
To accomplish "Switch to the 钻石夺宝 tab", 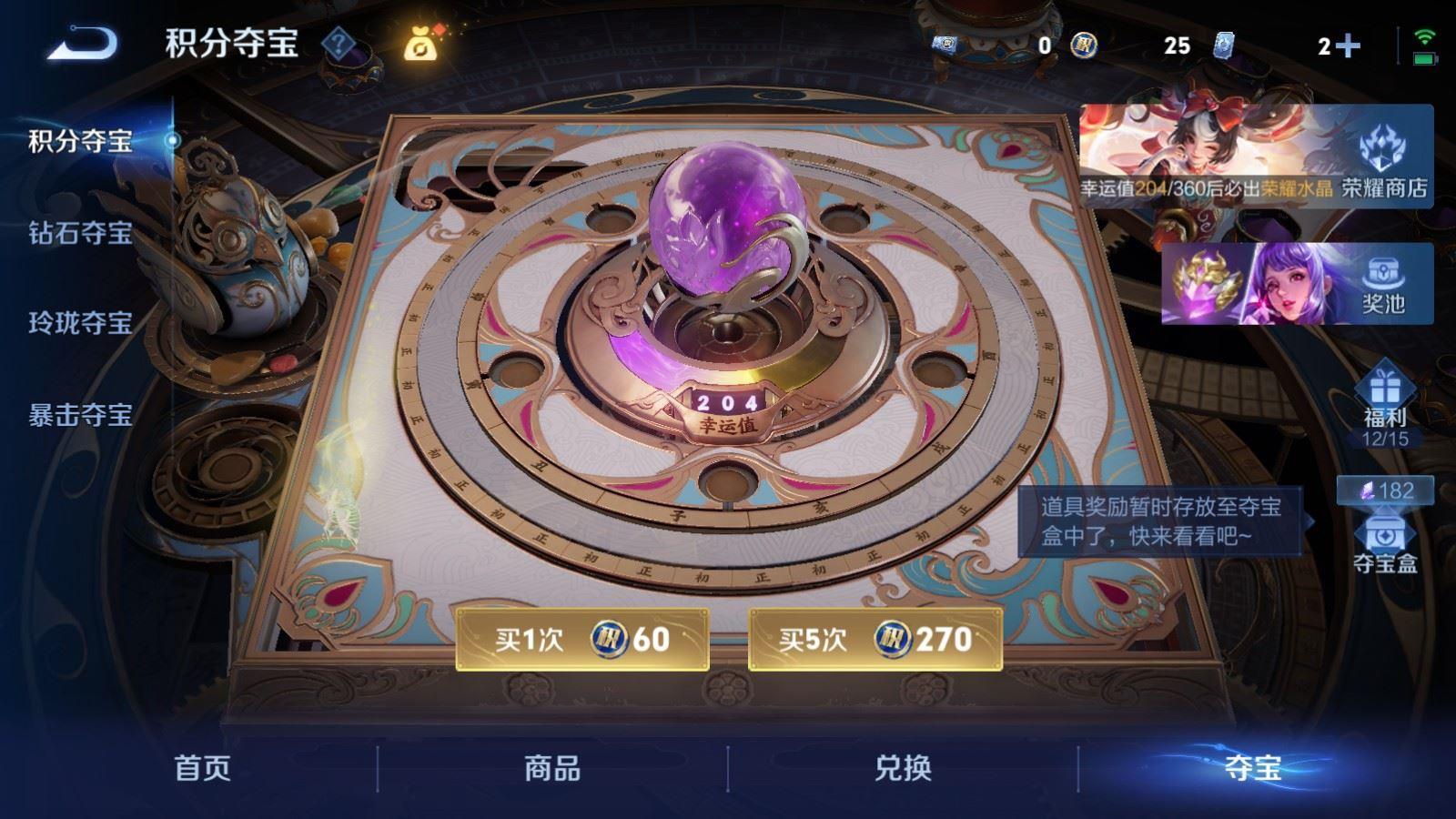I will coord(82,232).
